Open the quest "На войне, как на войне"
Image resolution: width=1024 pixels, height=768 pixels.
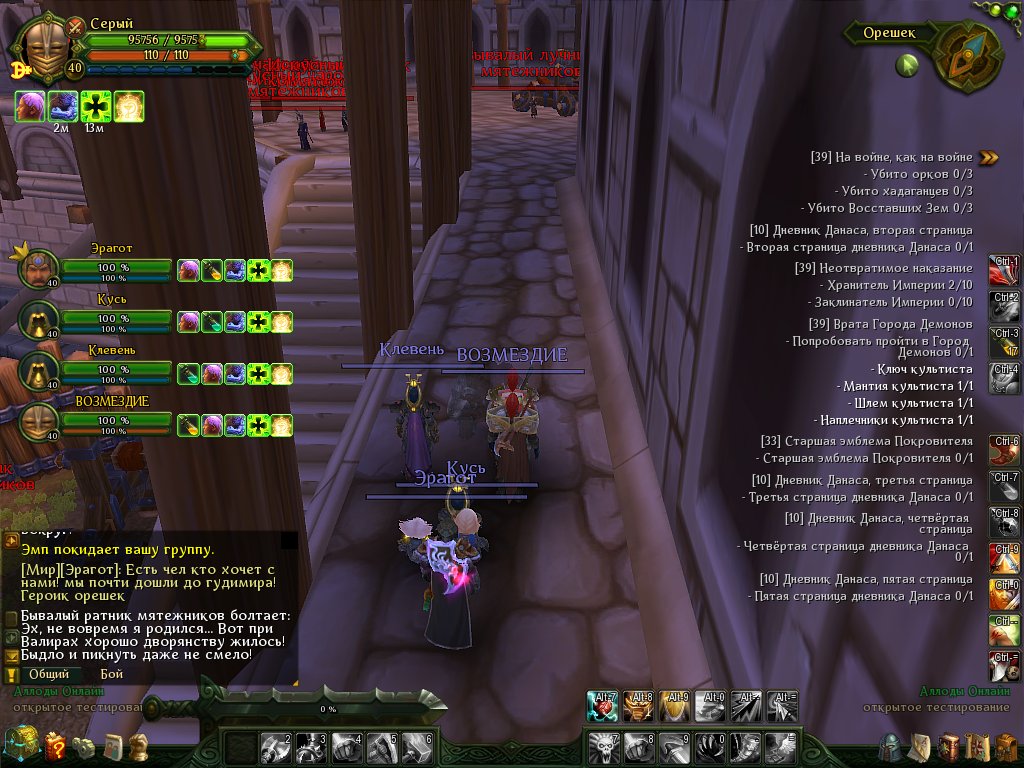coord(891,157)
